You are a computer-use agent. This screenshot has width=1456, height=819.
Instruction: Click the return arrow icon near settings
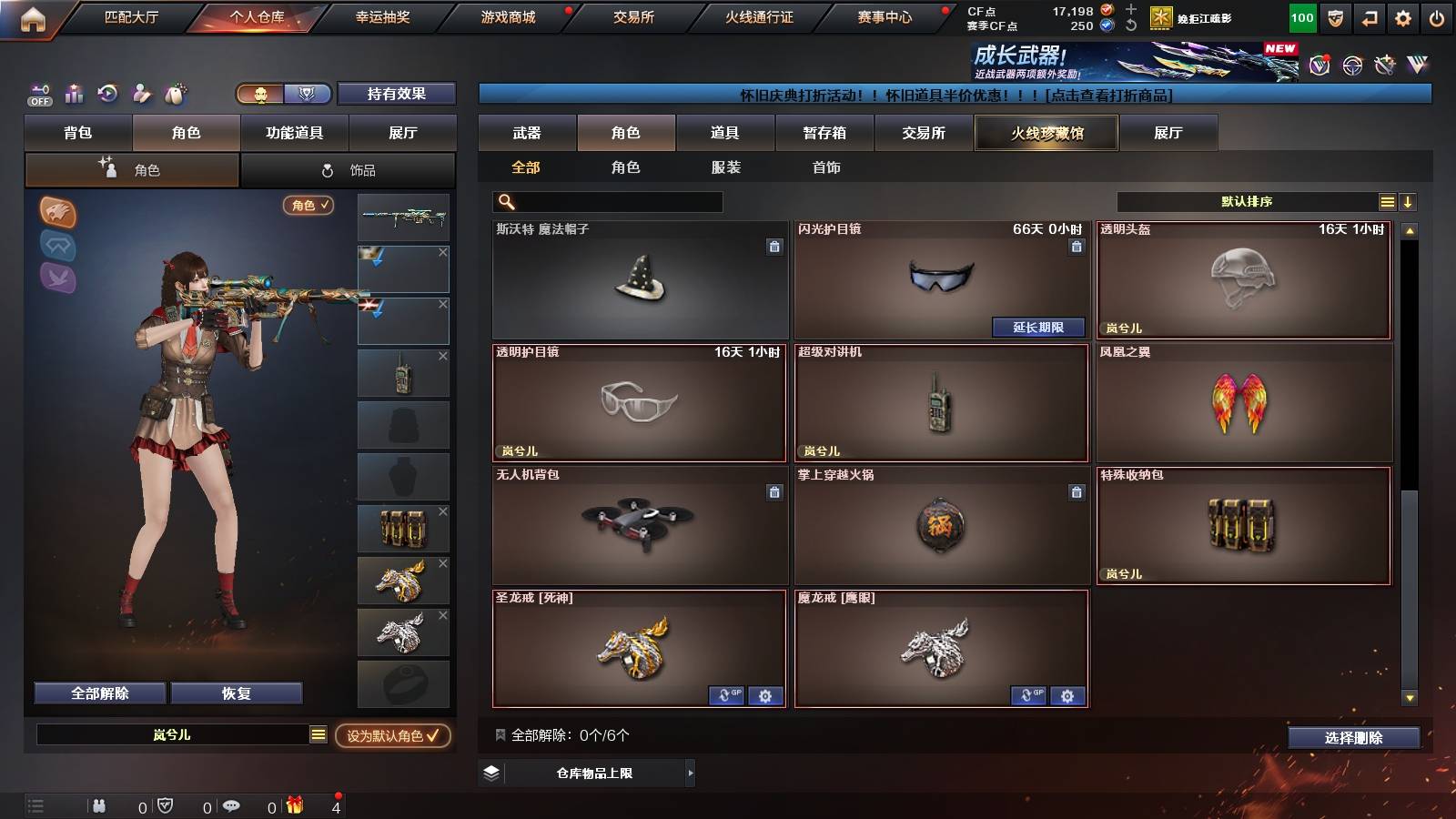click(x=1370, y=18)
